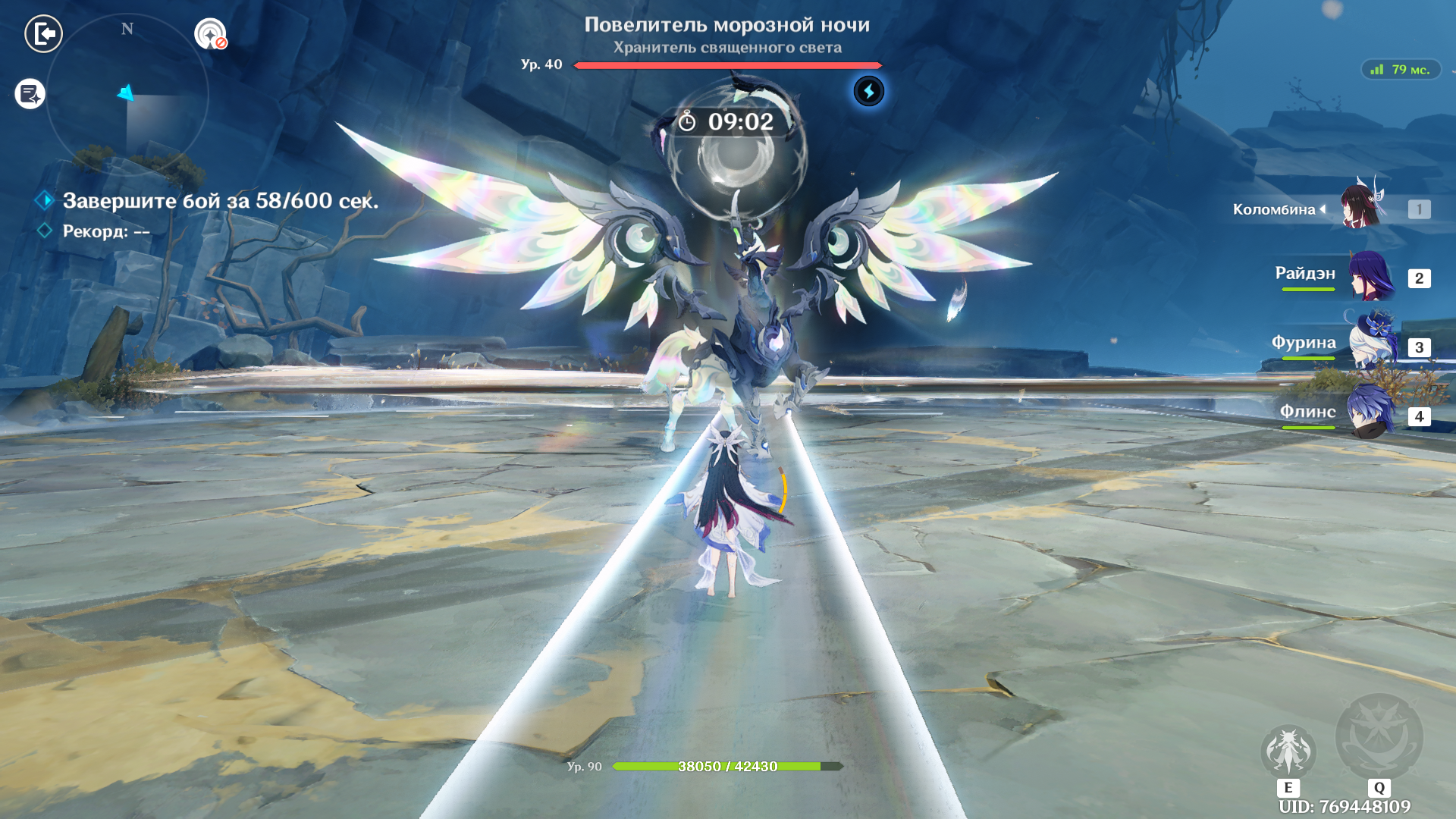Viewport: 1456px width, 819px height.
Task: Click the challenge objective tracker text
Action: (220, 201)
